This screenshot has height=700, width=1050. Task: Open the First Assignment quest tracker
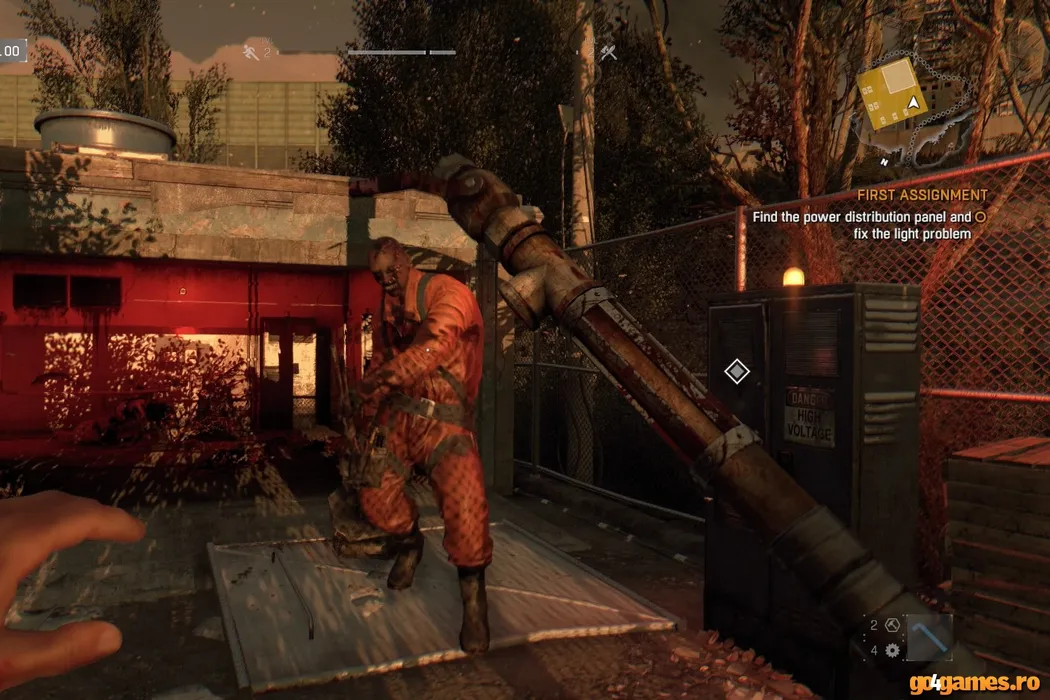point(921,195)
